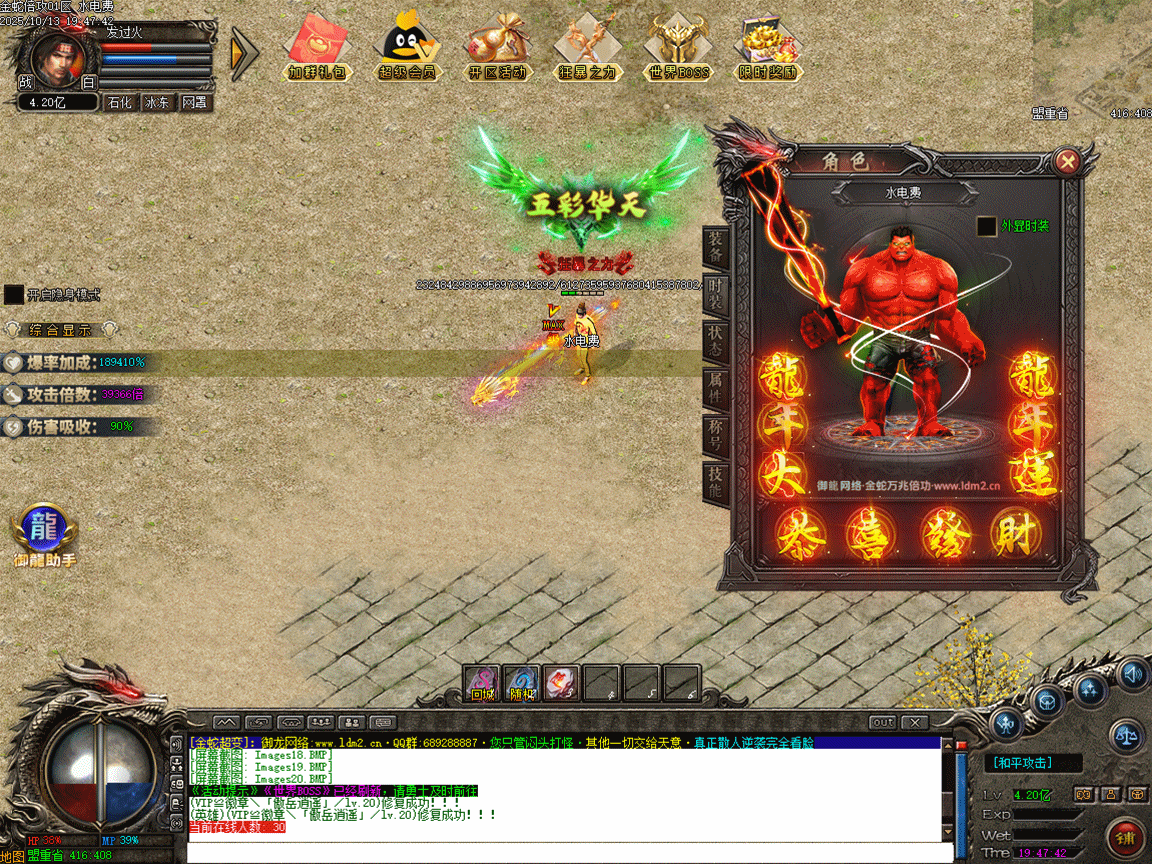Switch to the 称号 title tab
Screen dimensions: 1152x864
click(716, 432)
